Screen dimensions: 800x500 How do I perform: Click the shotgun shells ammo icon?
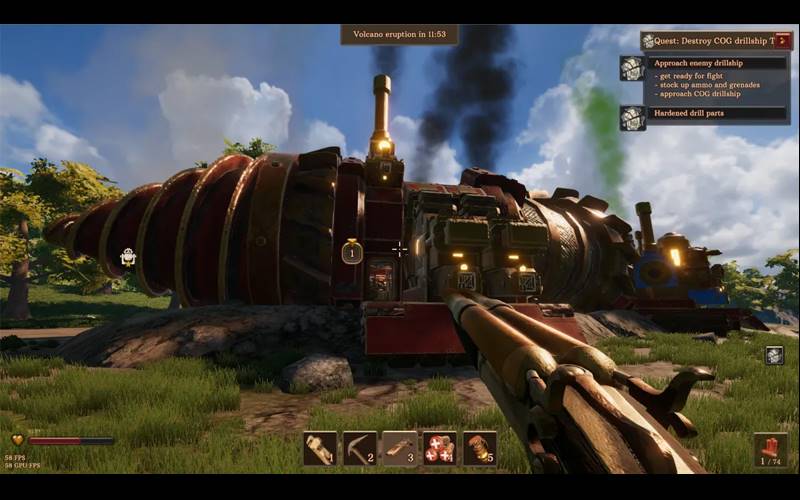(770, 449)
